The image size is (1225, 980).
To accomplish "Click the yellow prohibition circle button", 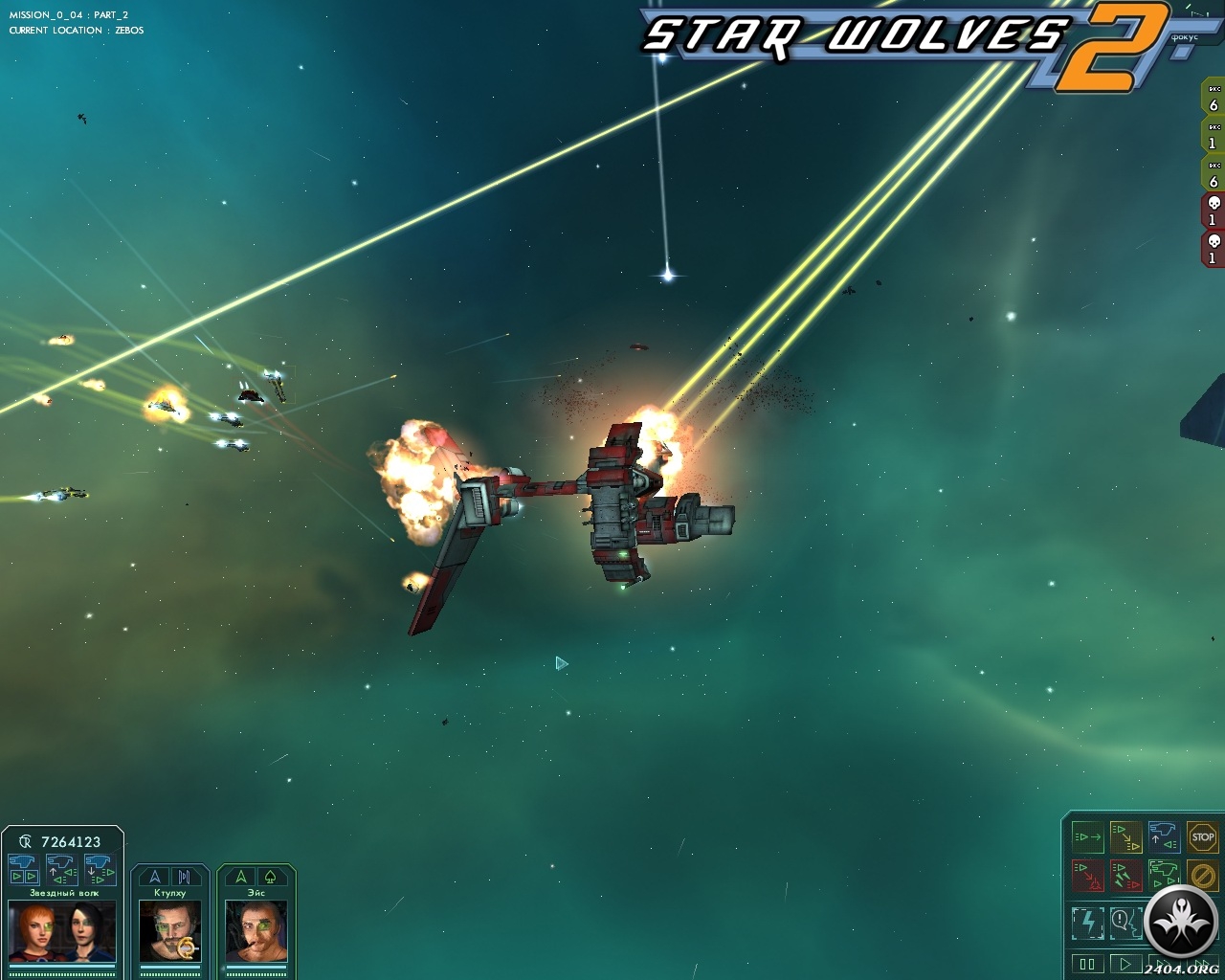I will [1202, 875].
